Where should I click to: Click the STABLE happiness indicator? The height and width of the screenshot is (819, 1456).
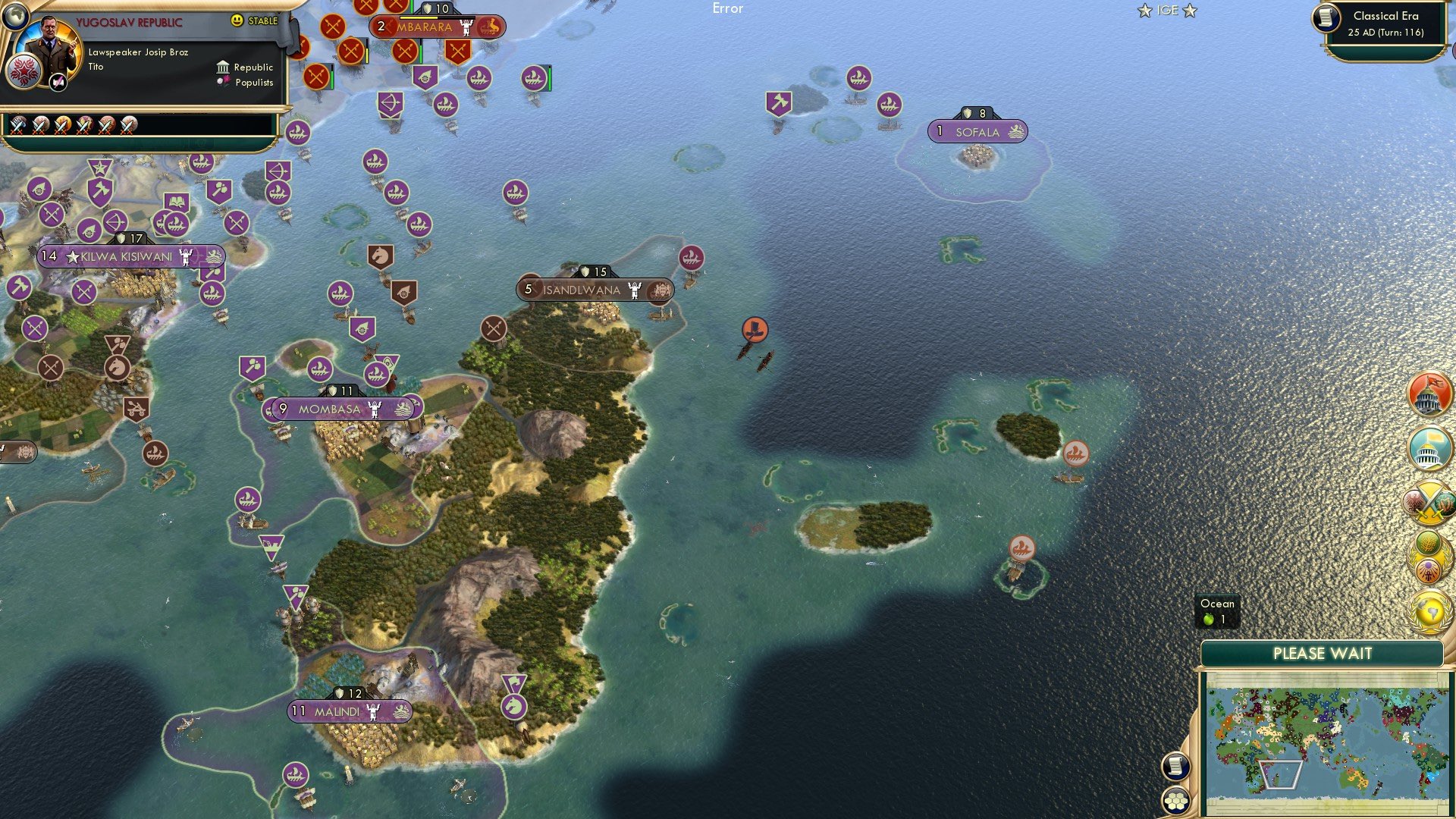tap(253, 21)
